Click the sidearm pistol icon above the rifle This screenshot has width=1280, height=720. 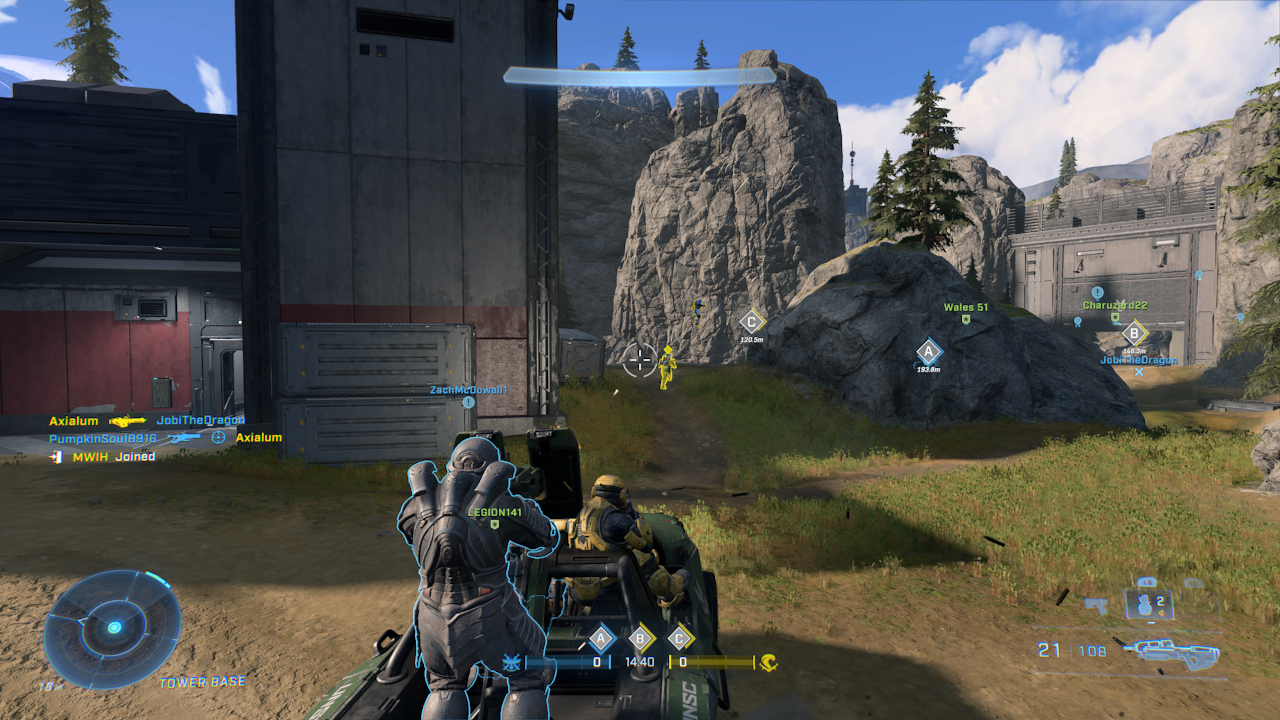tap(1096, 604)
